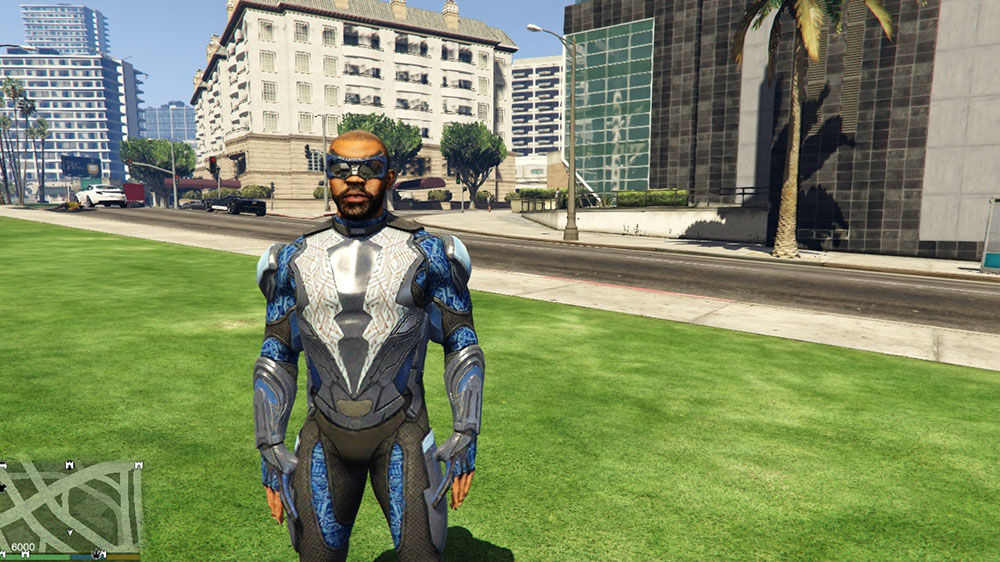Open the street minimap
This screenshot has width=1000, height=562.
click(x=70, y=505)
